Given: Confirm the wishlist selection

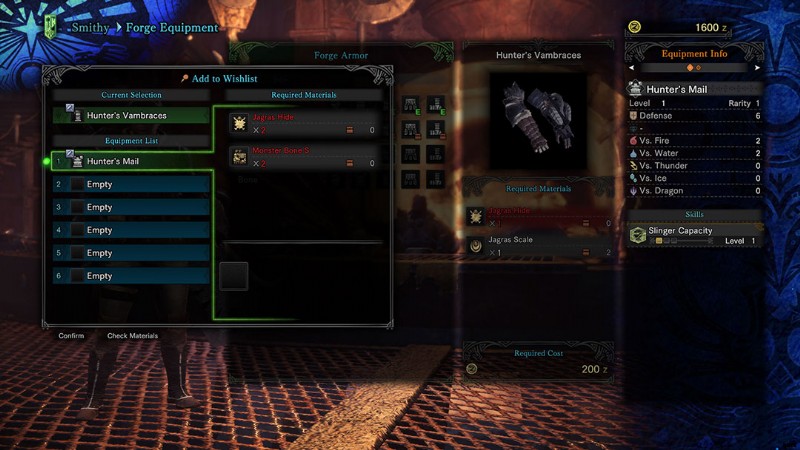Looking at the screenshot, I should (x=71, y=336).
